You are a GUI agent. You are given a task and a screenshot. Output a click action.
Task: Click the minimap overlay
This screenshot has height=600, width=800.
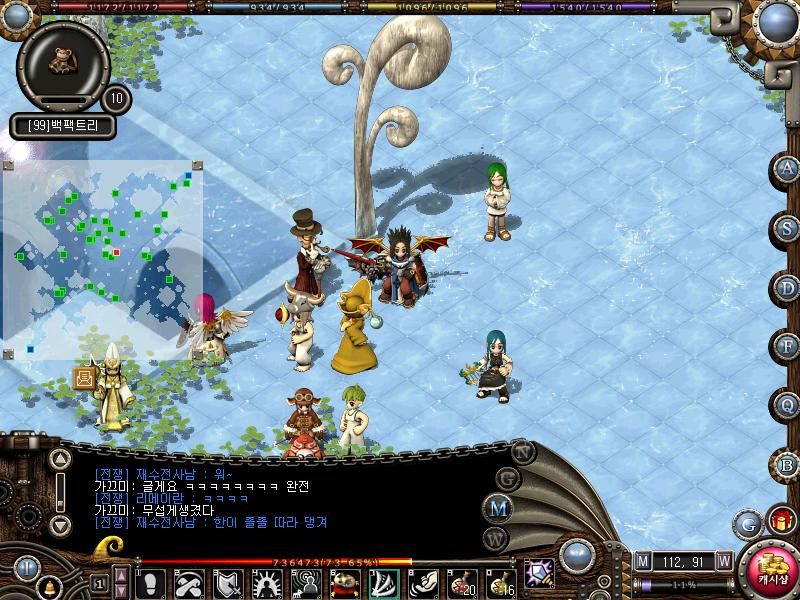103,258
